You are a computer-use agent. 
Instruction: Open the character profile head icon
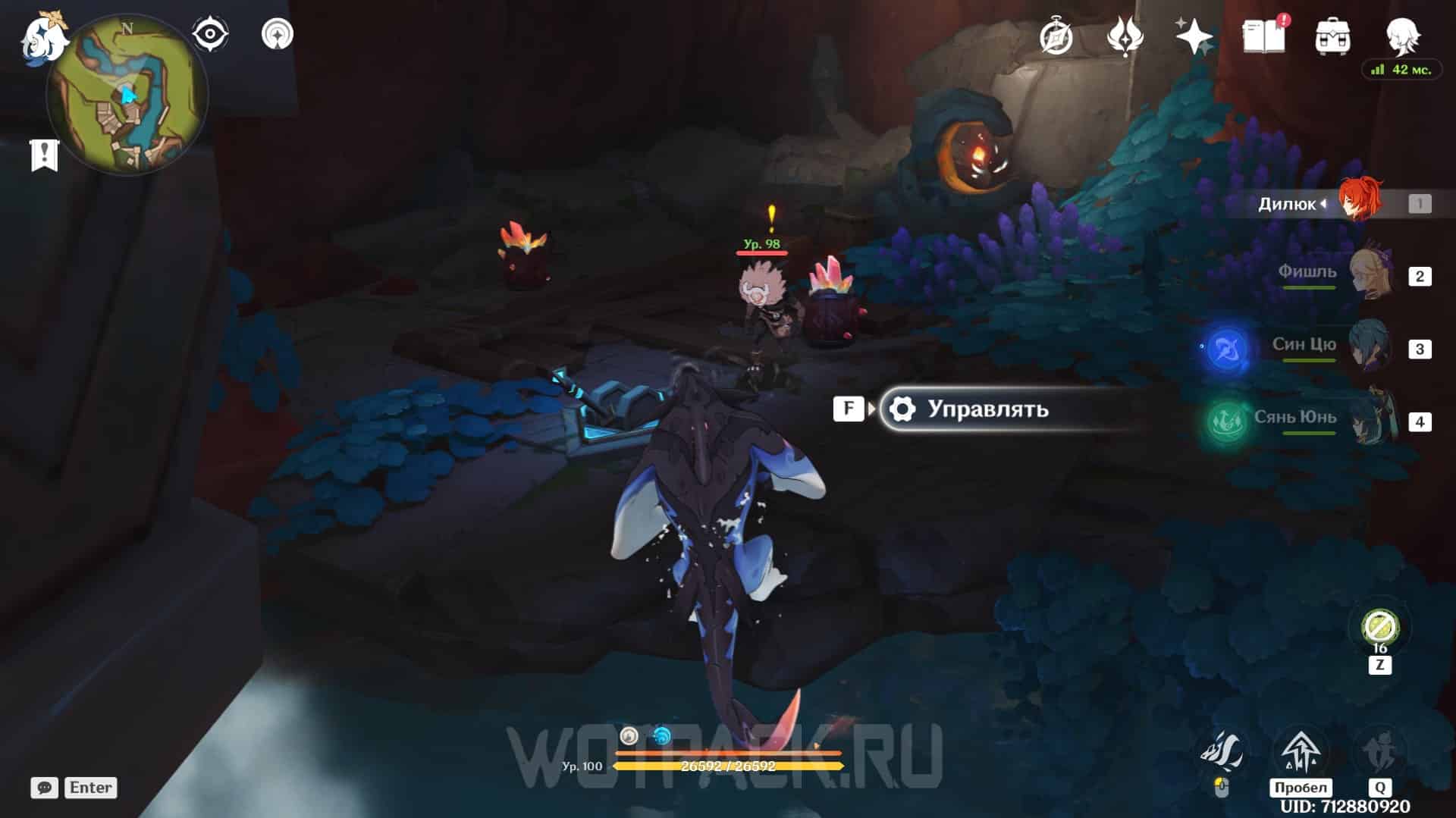point(1401,35)
